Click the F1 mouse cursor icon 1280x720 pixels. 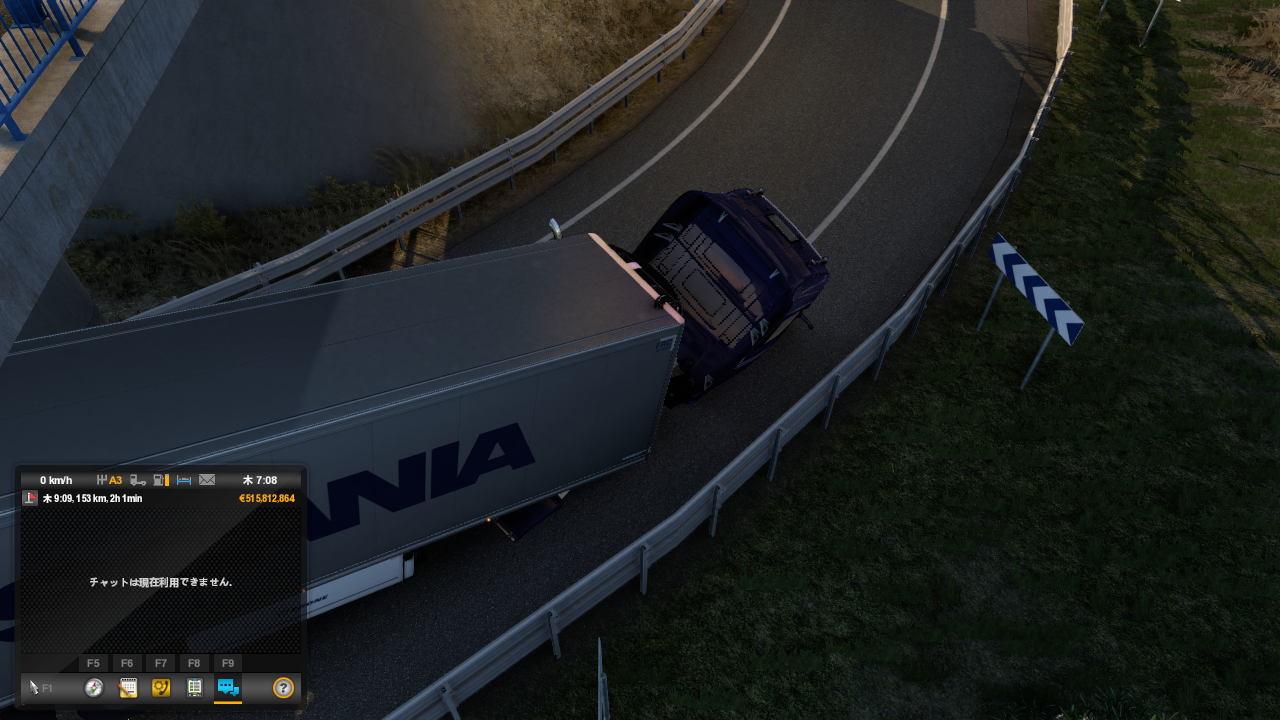coord(36,687)
